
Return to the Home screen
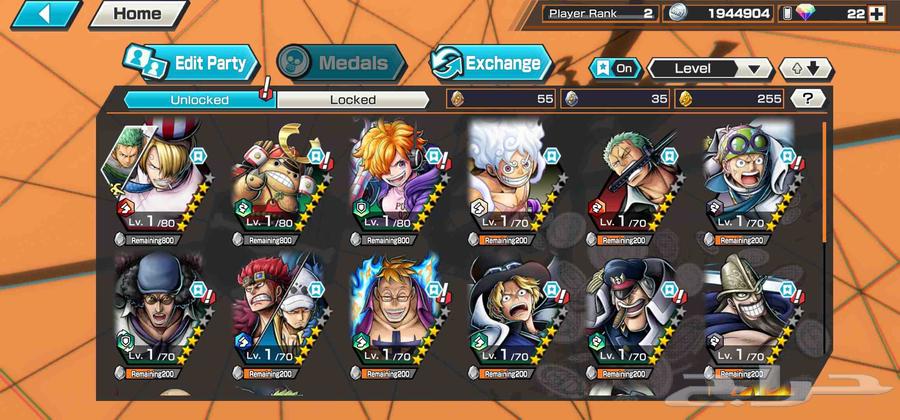tap(137, 14)
